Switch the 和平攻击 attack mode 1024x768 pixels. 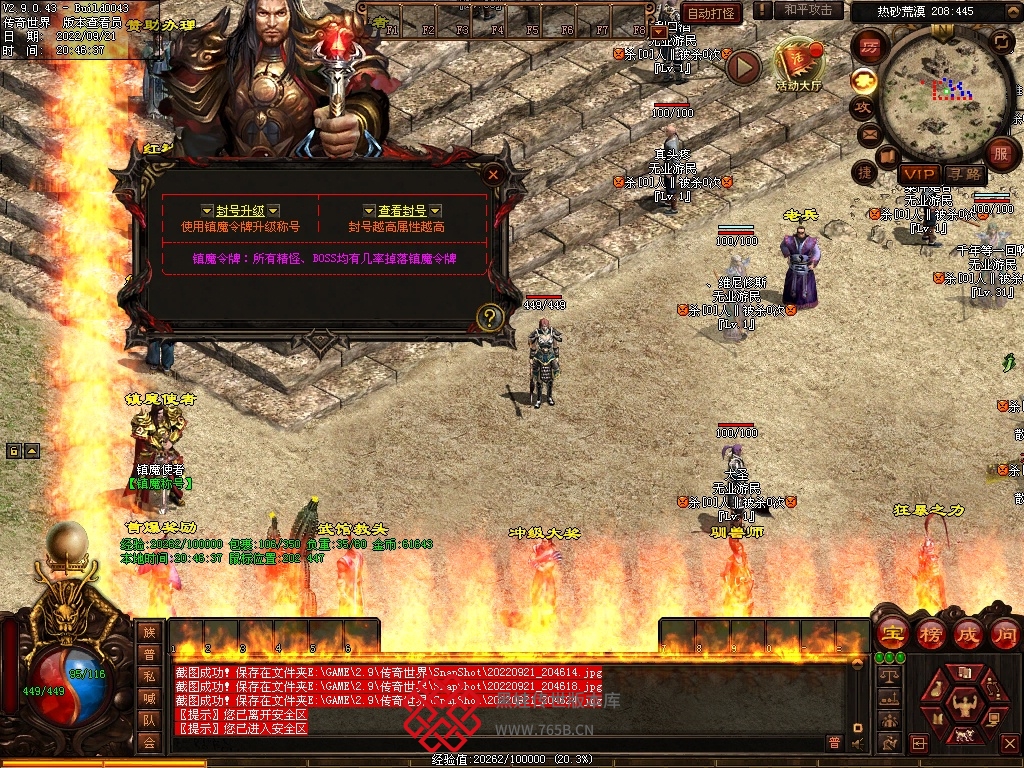click(x=808, y=10)
